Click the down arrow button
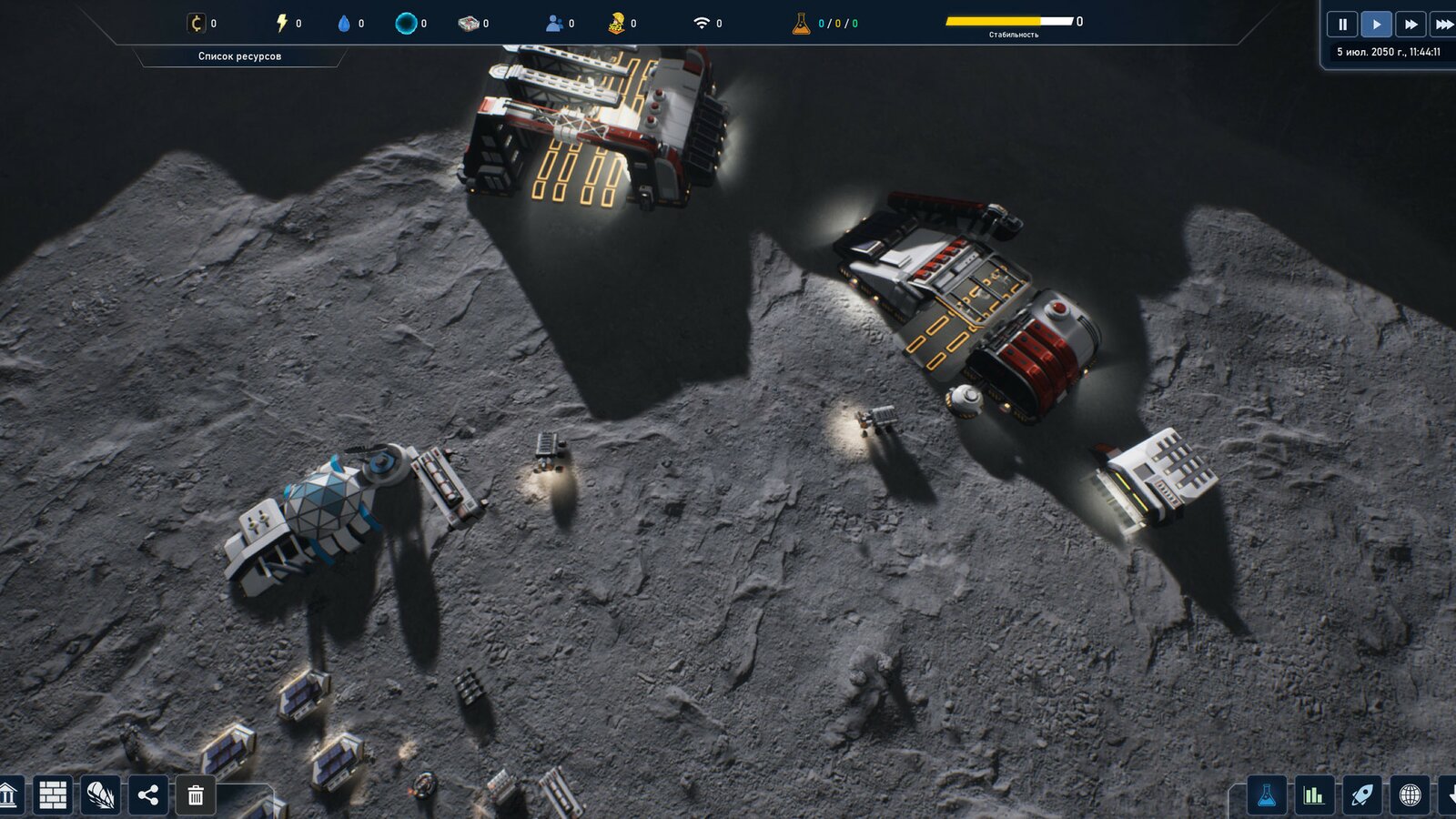The width and height of the screenshot is (1456, 819). pyautogui.click(x=1449, y=795)
